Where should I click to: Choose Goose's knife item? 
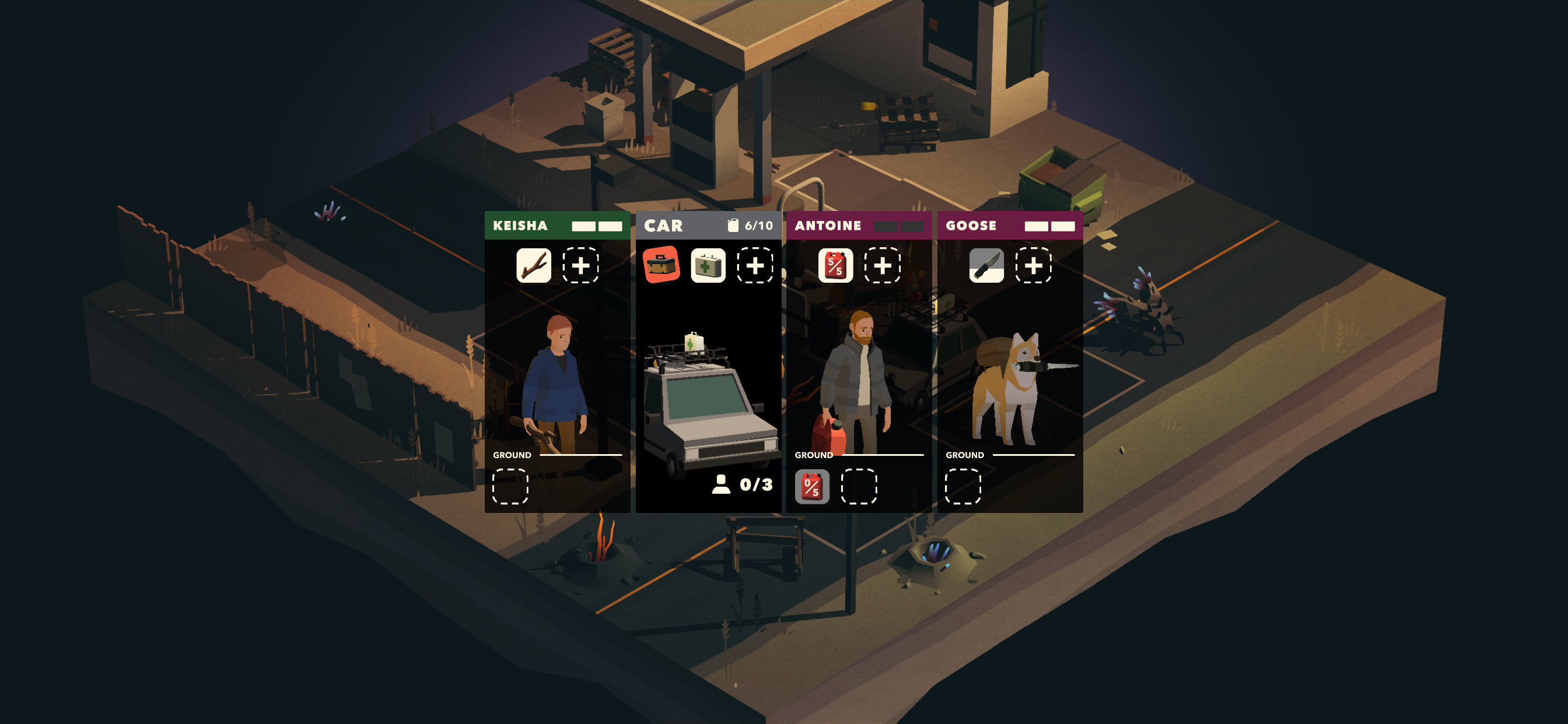coord(986,265)
